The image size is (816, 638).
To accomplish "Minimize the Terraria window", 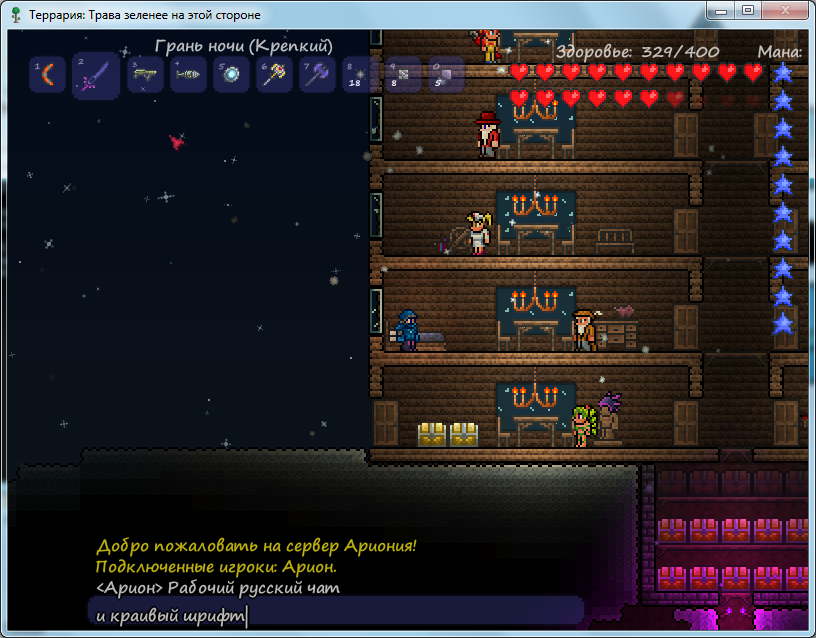I will [x=719, y=10].
